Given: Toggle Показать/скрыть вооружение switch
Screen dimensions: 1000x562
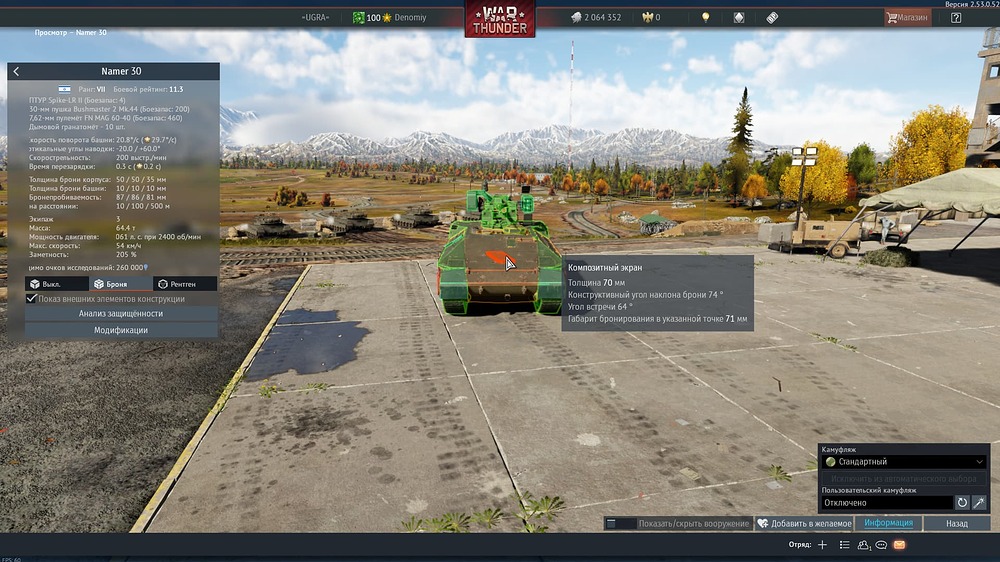Looking at the screenshot, I should 621,524.
